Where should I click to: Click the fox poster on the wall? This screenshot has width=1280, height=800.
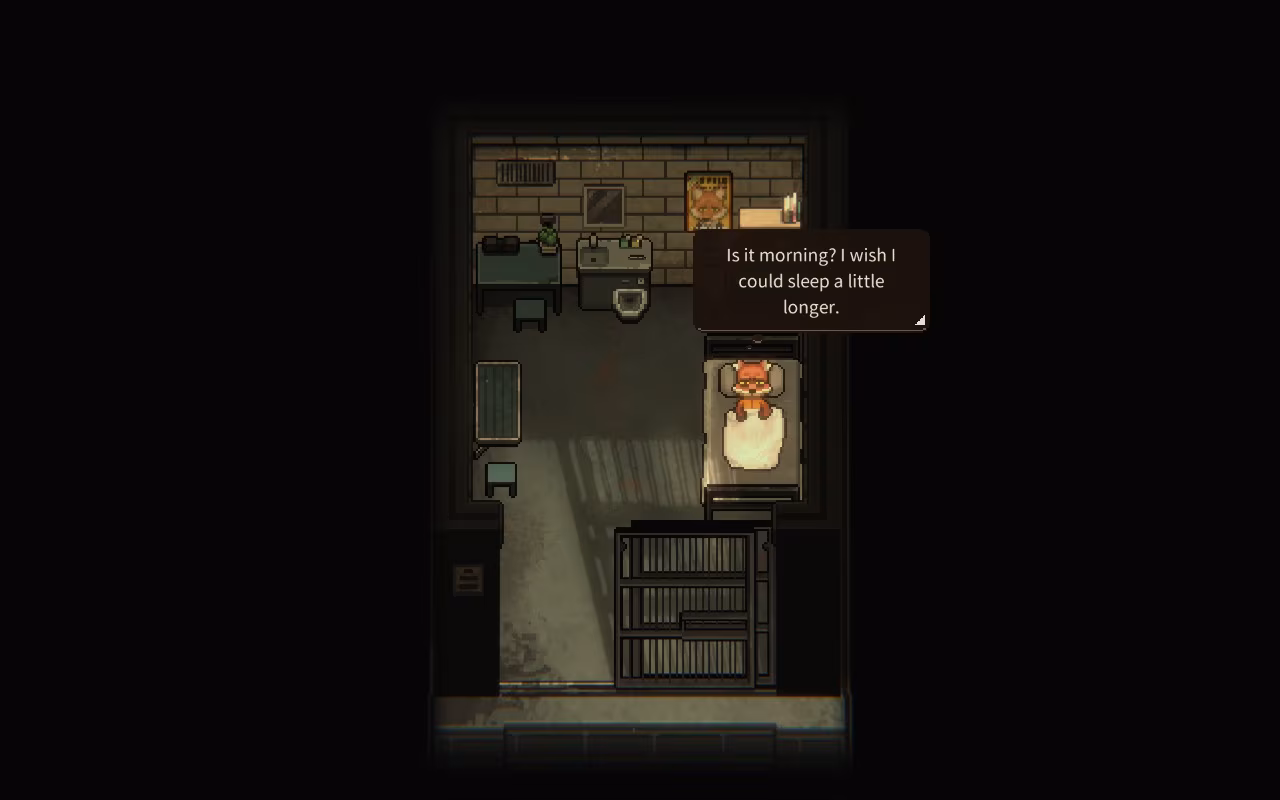tap(708, 200)
